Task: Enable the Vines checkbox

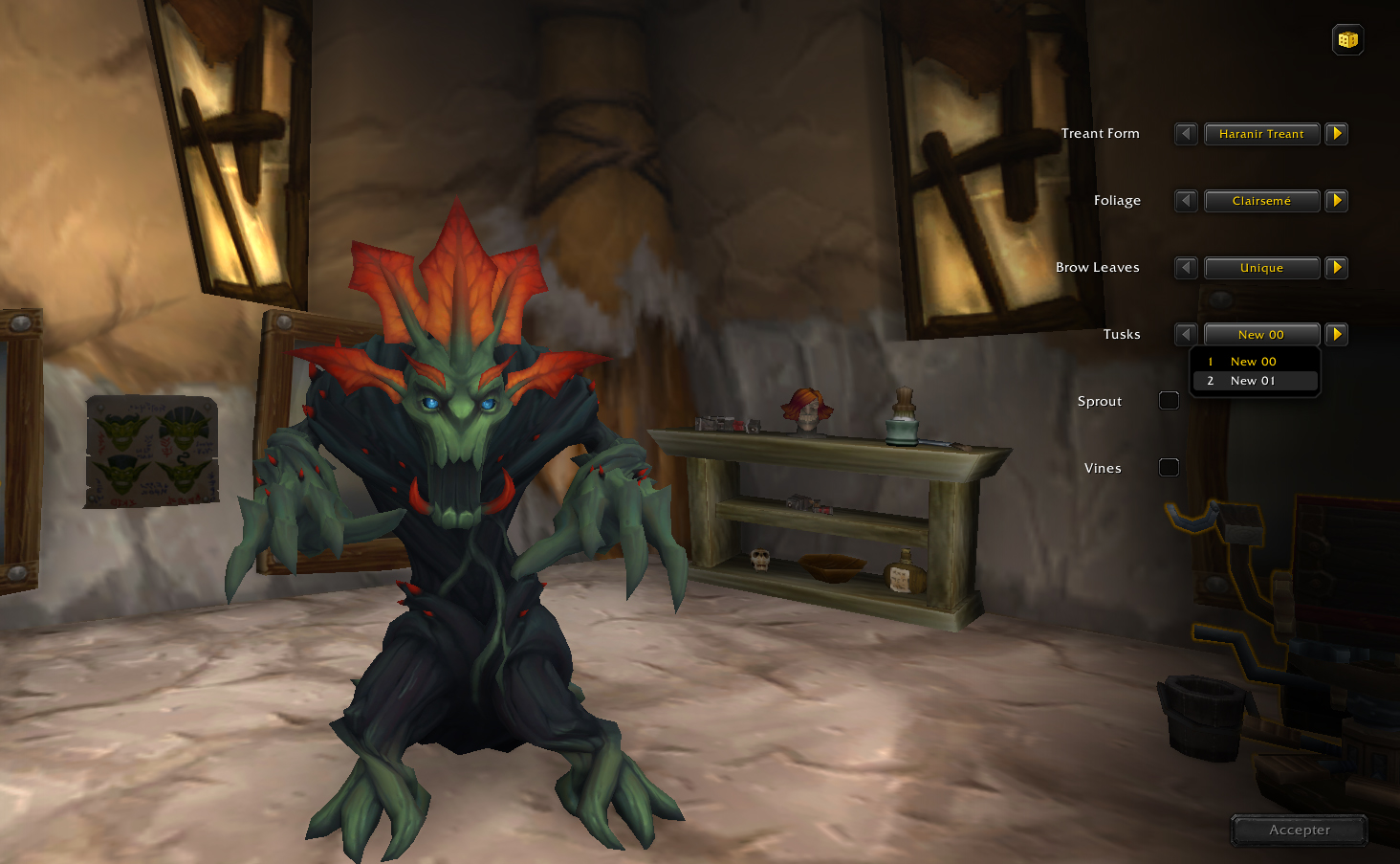Action: click(1169, 468)
